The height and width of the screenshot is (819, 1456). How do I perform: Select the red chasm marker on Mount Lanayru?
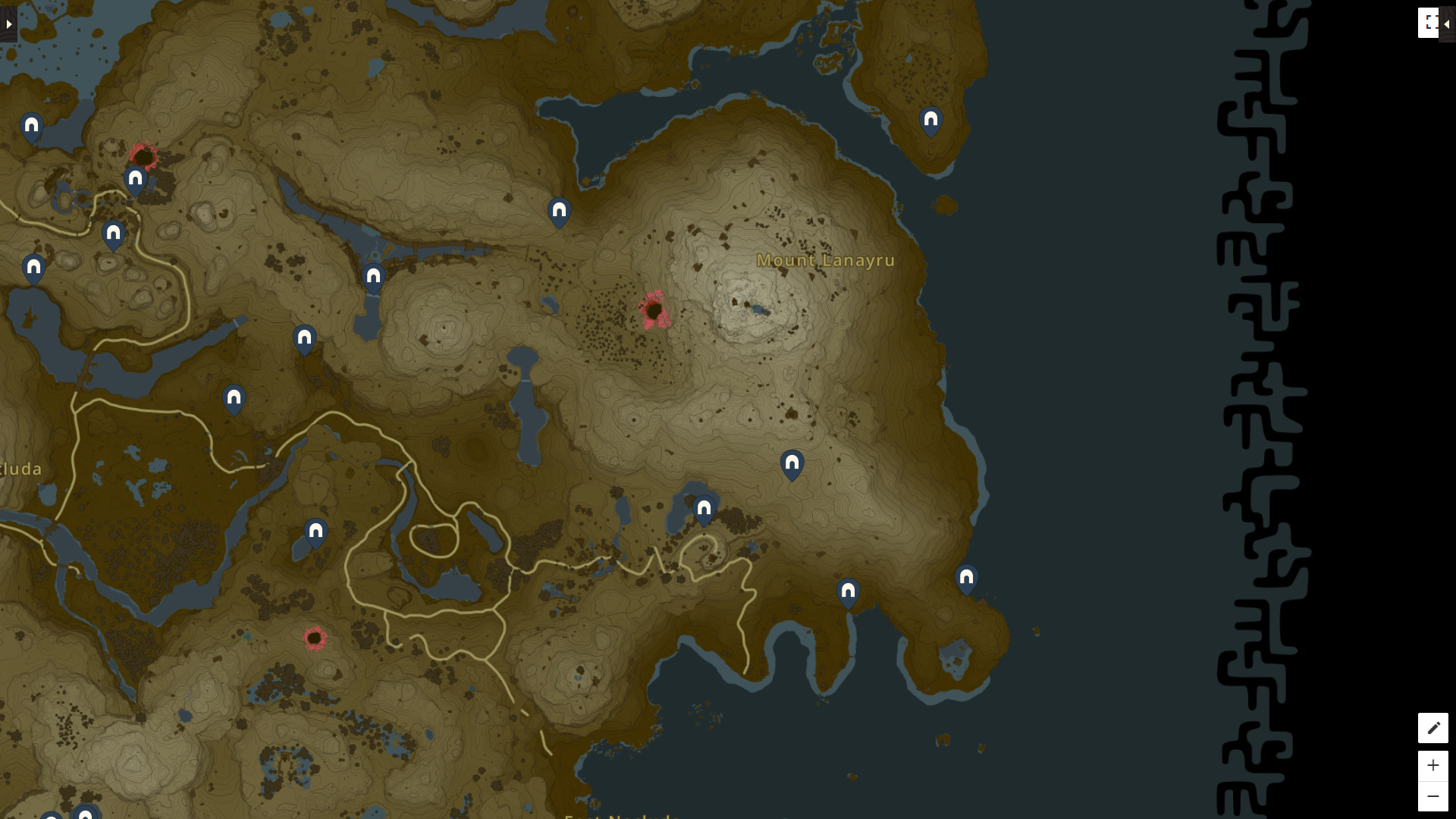(654, 309)
